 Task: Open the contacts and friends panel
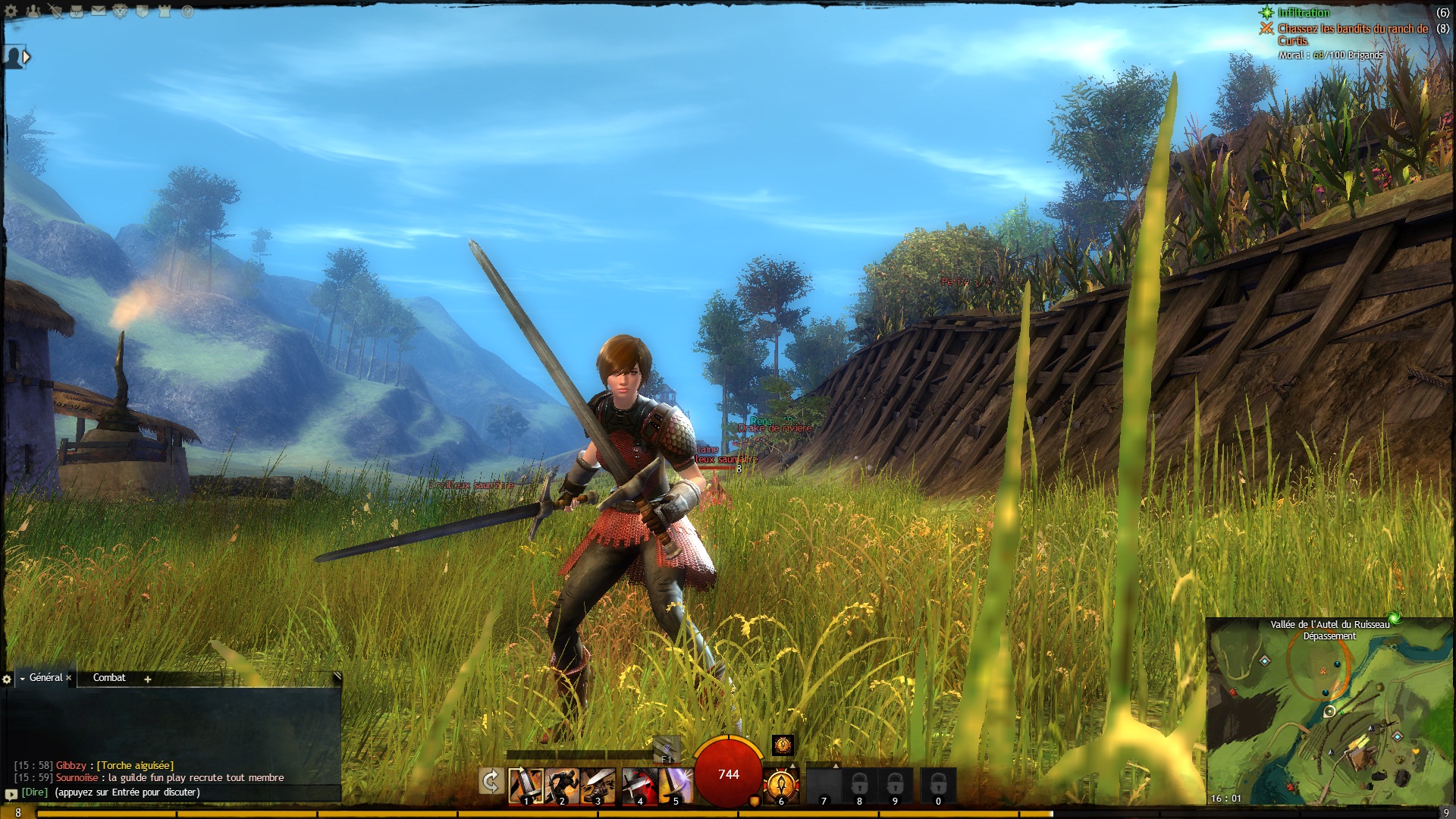coord(33,11)
